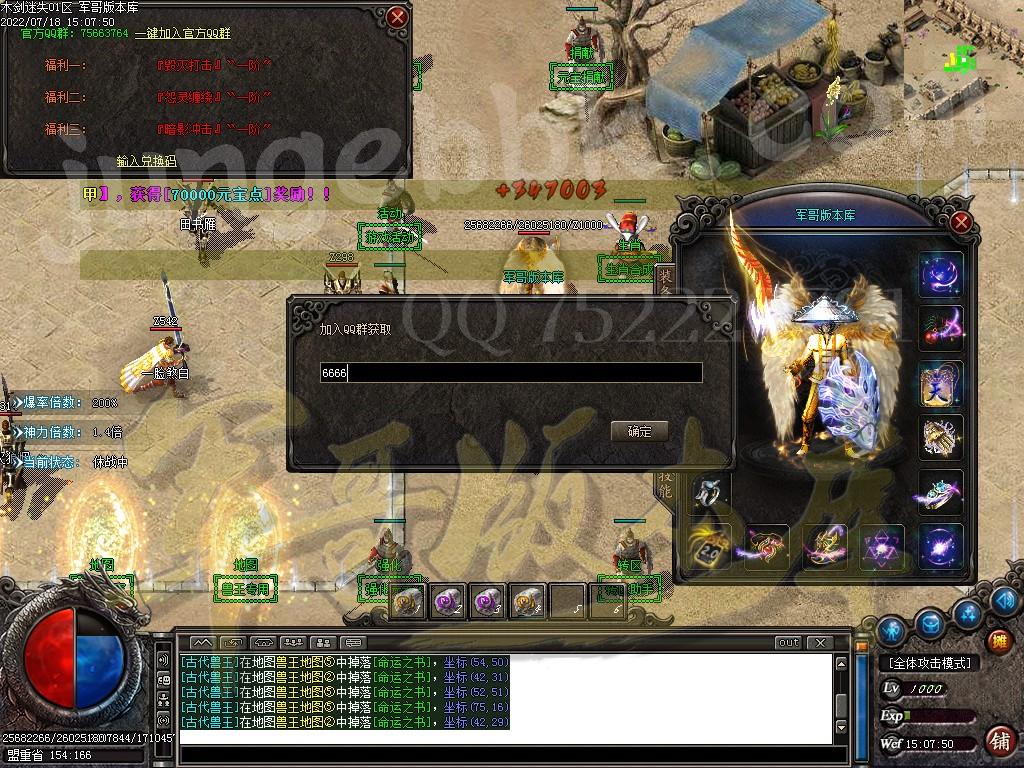Image resolution: width=1024 pixels, height=768 pixels.
Task: Open the 摊 stall button
Action: pyautogui.click(x=998, y=641)
